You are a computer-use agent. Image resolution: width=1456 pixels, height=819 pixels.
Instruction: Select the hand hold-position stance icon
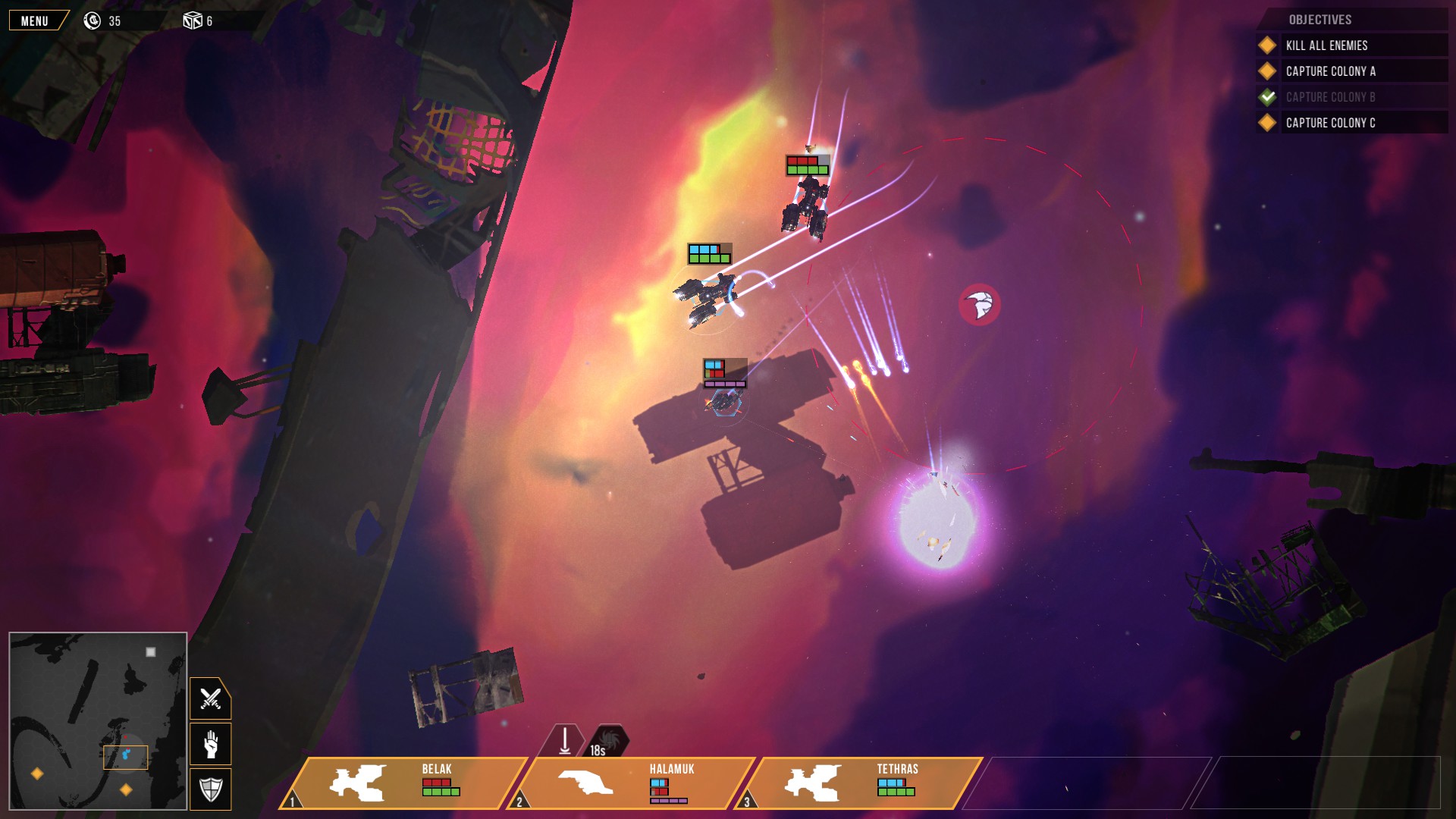(211, 745)
